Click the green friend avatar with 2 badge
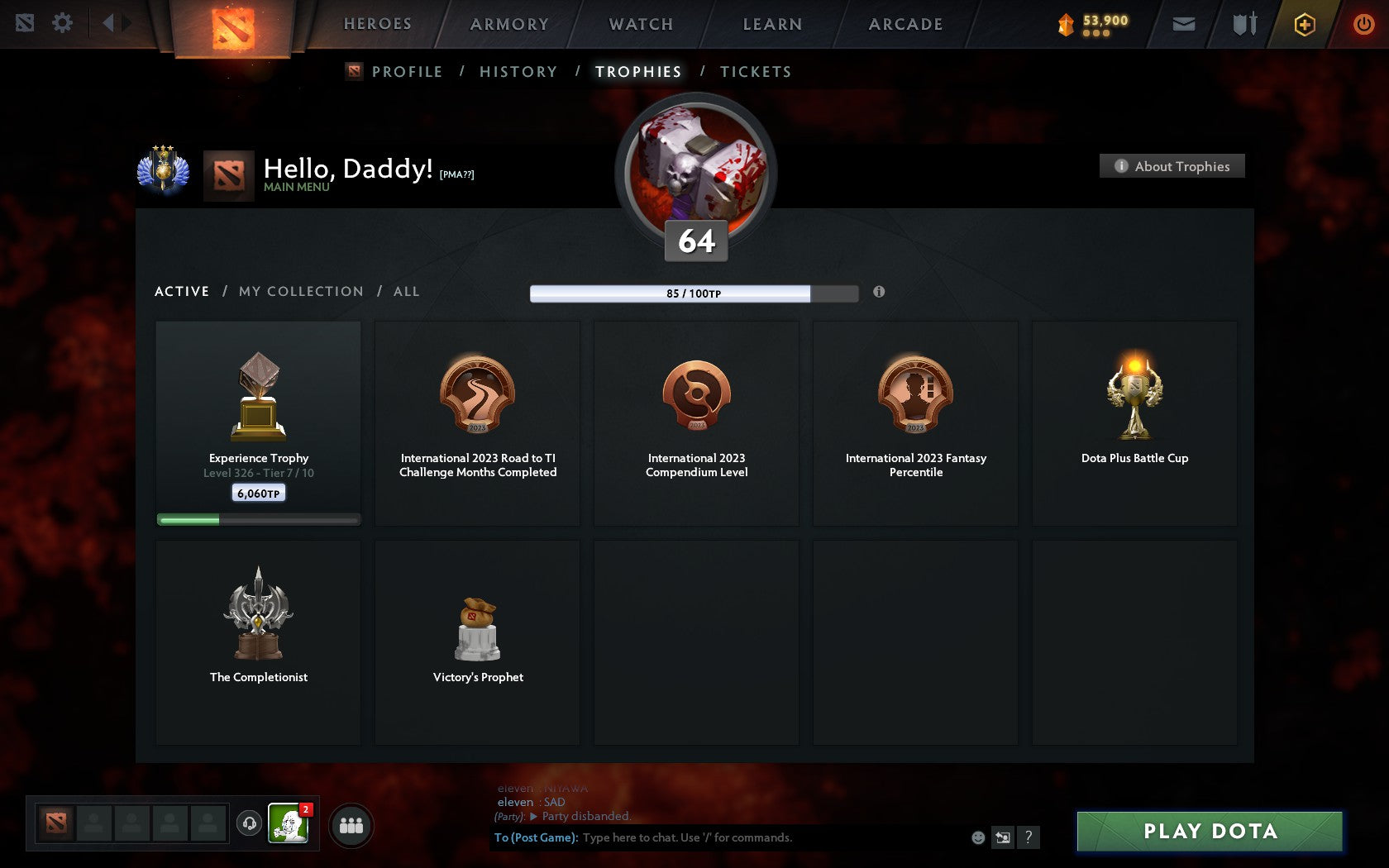1389x868 pixels. click(x=287, y=824)
